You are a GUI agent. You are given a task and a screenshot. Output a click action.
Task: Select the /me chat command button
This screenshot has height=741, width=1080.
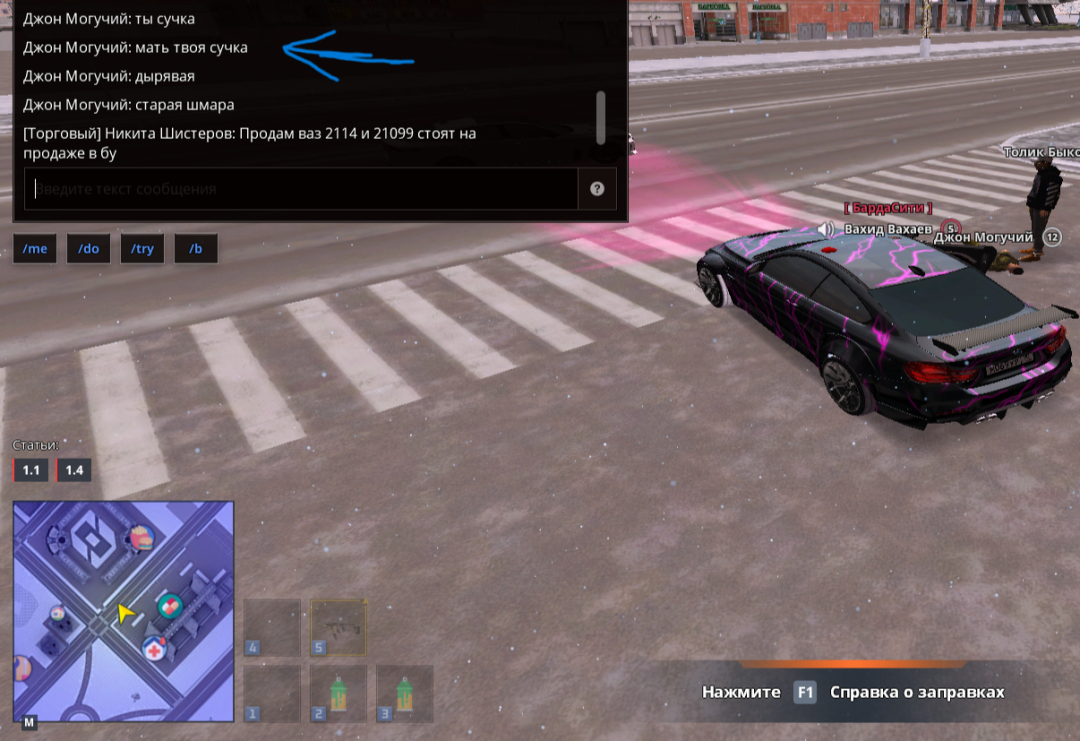[x=35, y=249]
